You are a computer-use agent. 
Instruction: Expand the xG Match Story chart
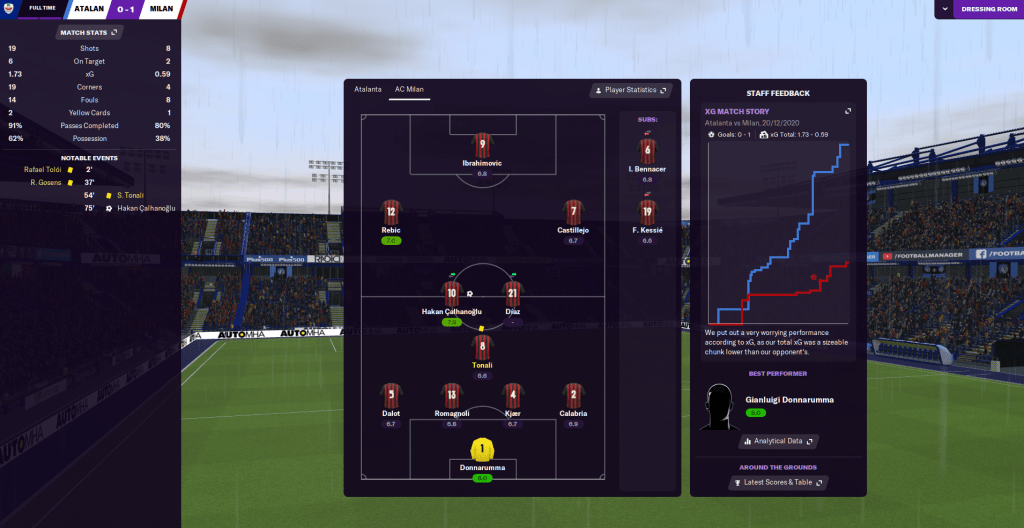coord(848,111)
